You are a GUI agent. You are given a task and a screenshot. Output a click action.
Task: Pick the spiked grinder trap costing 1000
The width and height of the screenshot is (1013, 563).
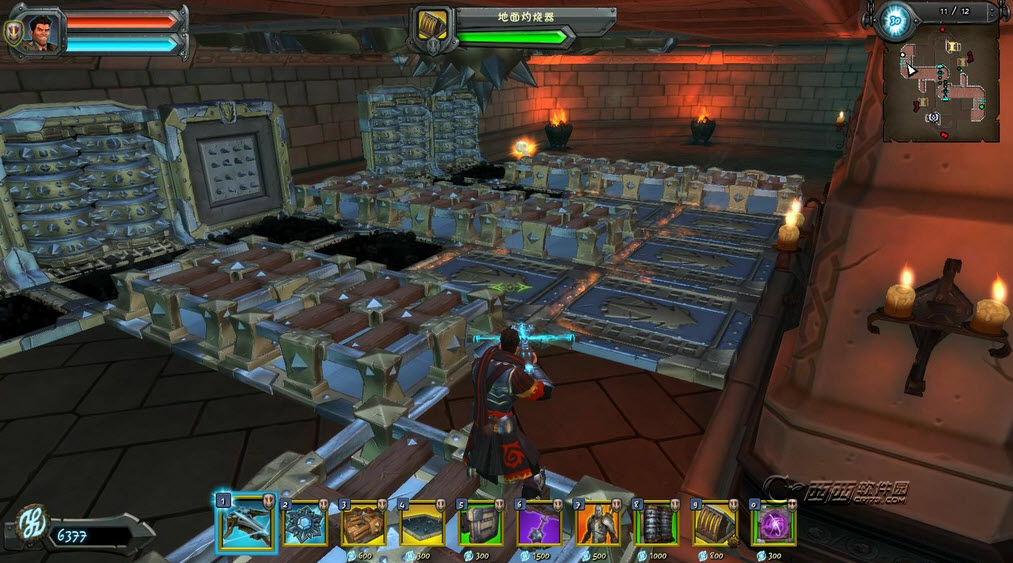pyautogui.click(x=654, y=524)
